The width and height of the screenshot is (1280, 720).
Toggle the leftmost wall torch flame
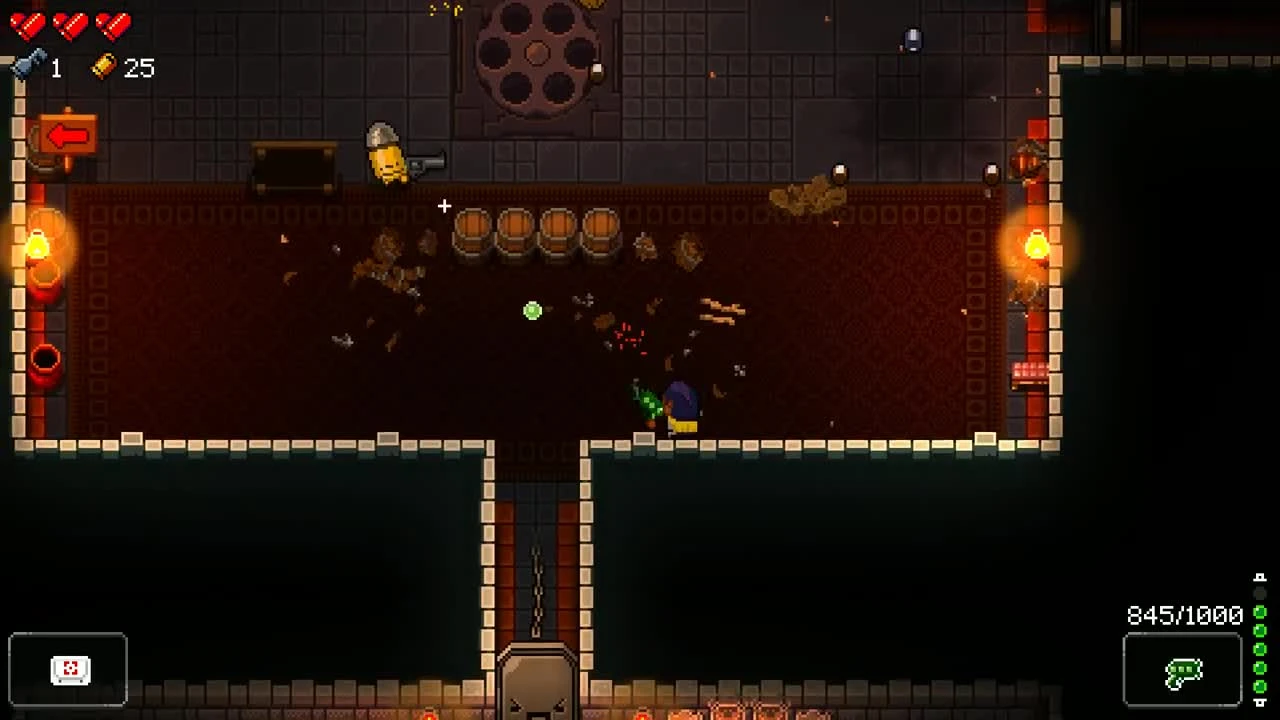click(38, 243)
